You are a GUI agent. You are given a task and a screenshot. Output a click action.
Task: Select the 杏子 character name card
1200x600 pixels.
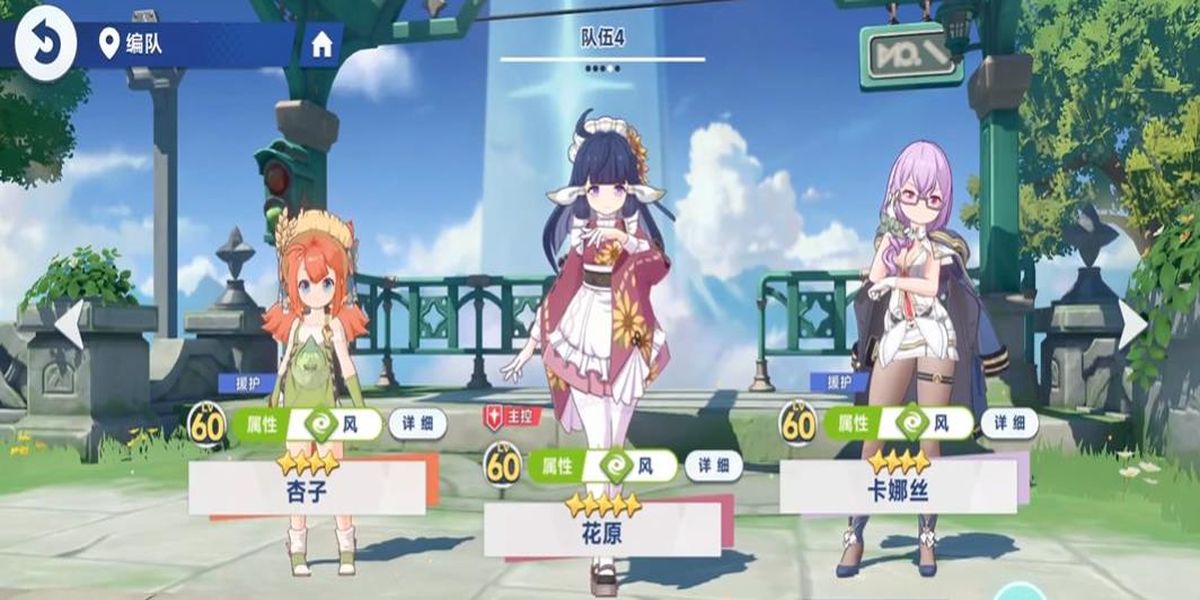pos(307,488)
